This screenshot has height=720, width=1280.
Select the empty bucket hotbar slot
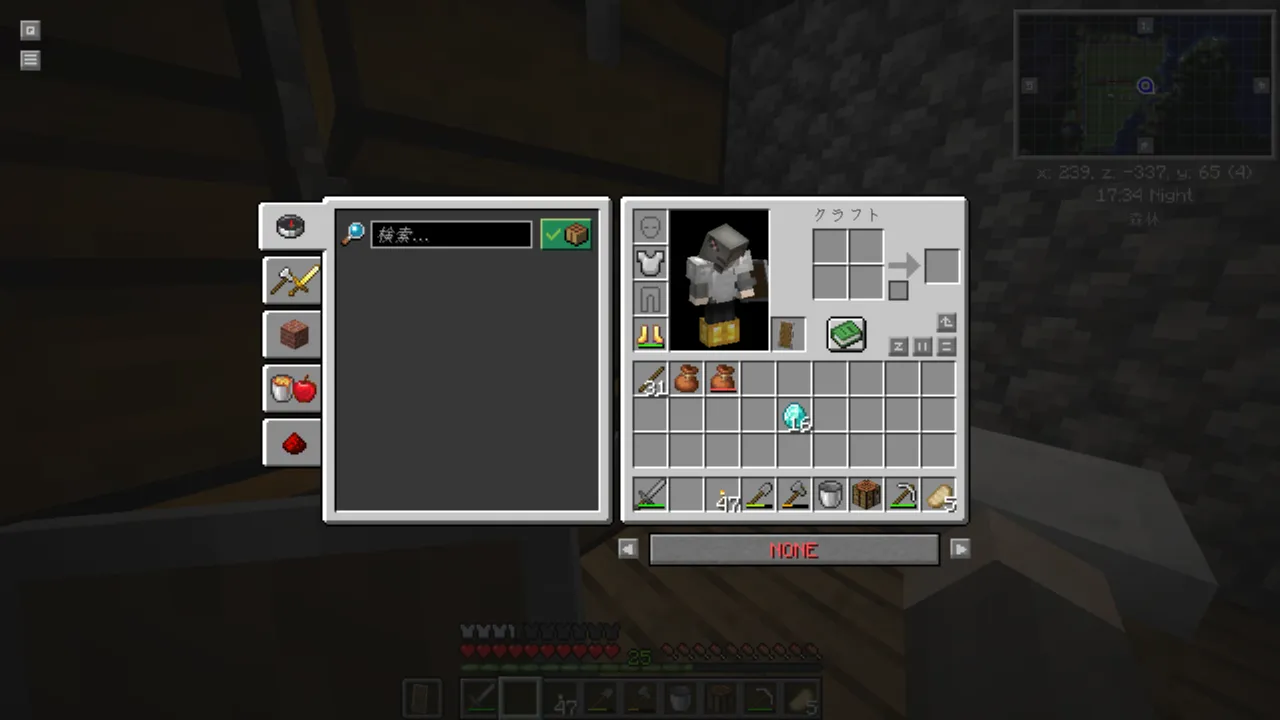(830, 495)
